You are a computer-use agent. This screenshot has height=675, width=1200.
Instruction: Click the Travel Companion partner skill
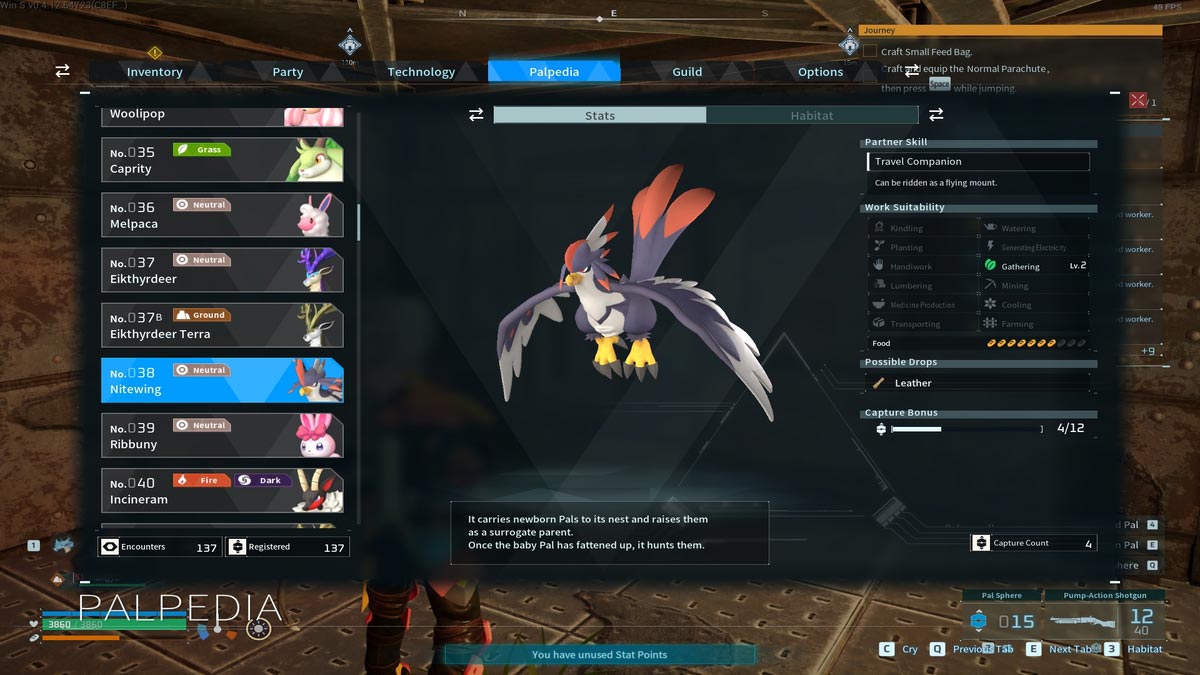(978, 162)
